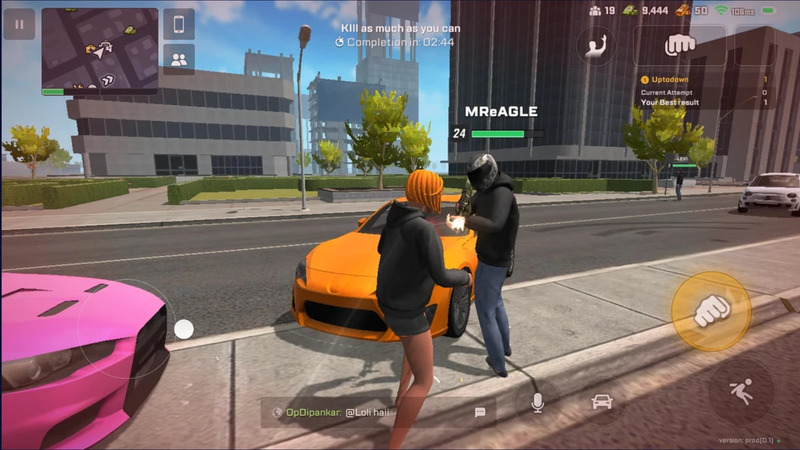Touch the movement joystick knob
Viewport: 800px width, 450px height.
point(184,327)
